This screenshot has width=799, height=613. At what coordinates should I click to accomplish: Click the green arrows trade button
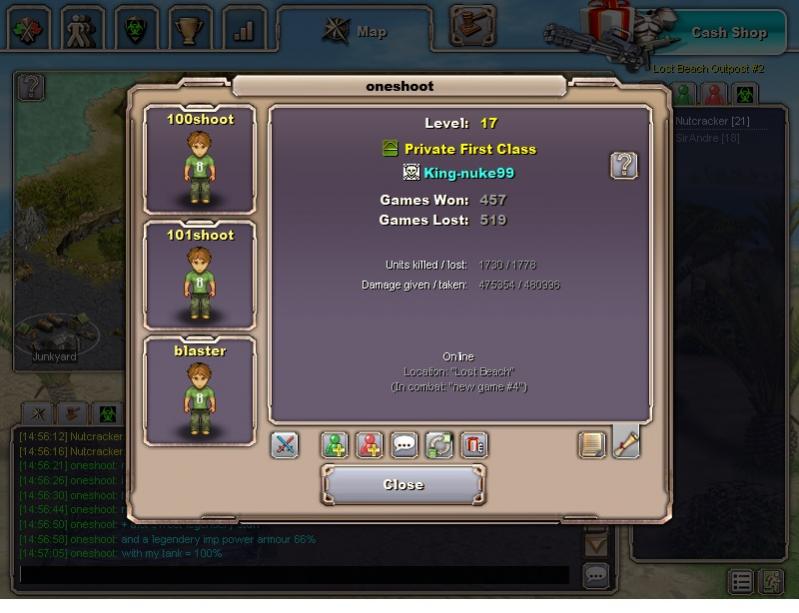tap(440, 445)
